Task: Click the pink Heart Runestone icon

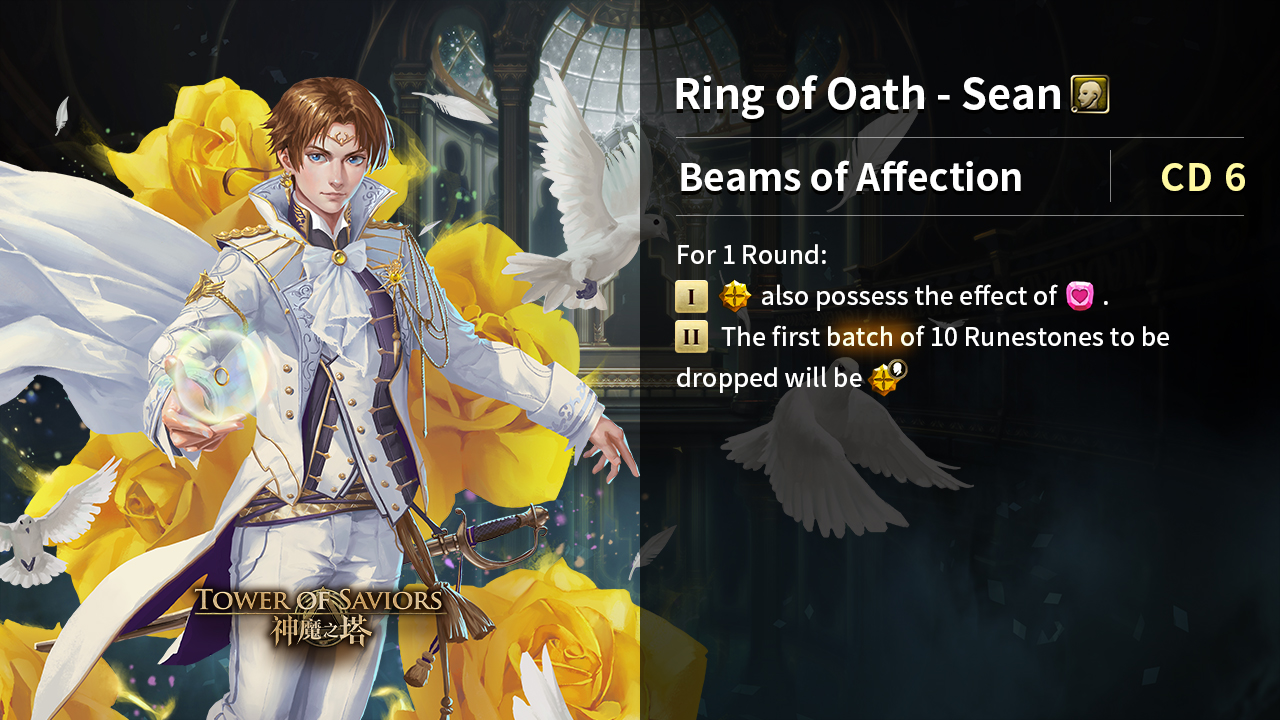Action: [x=1080, y=296]
